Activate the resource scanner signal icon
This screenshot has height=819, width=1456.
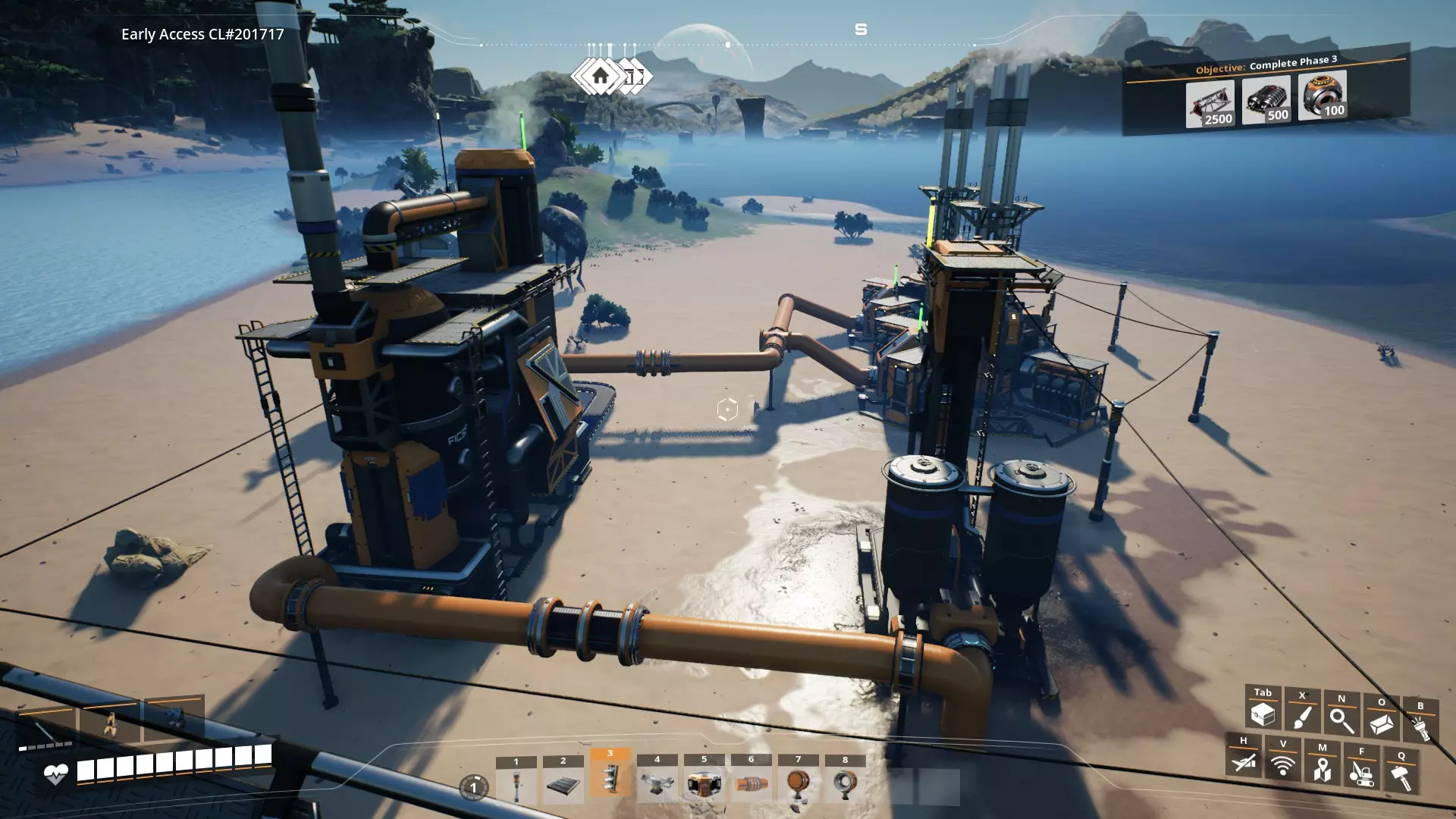pyautogui.click(x=1283, y=764)
